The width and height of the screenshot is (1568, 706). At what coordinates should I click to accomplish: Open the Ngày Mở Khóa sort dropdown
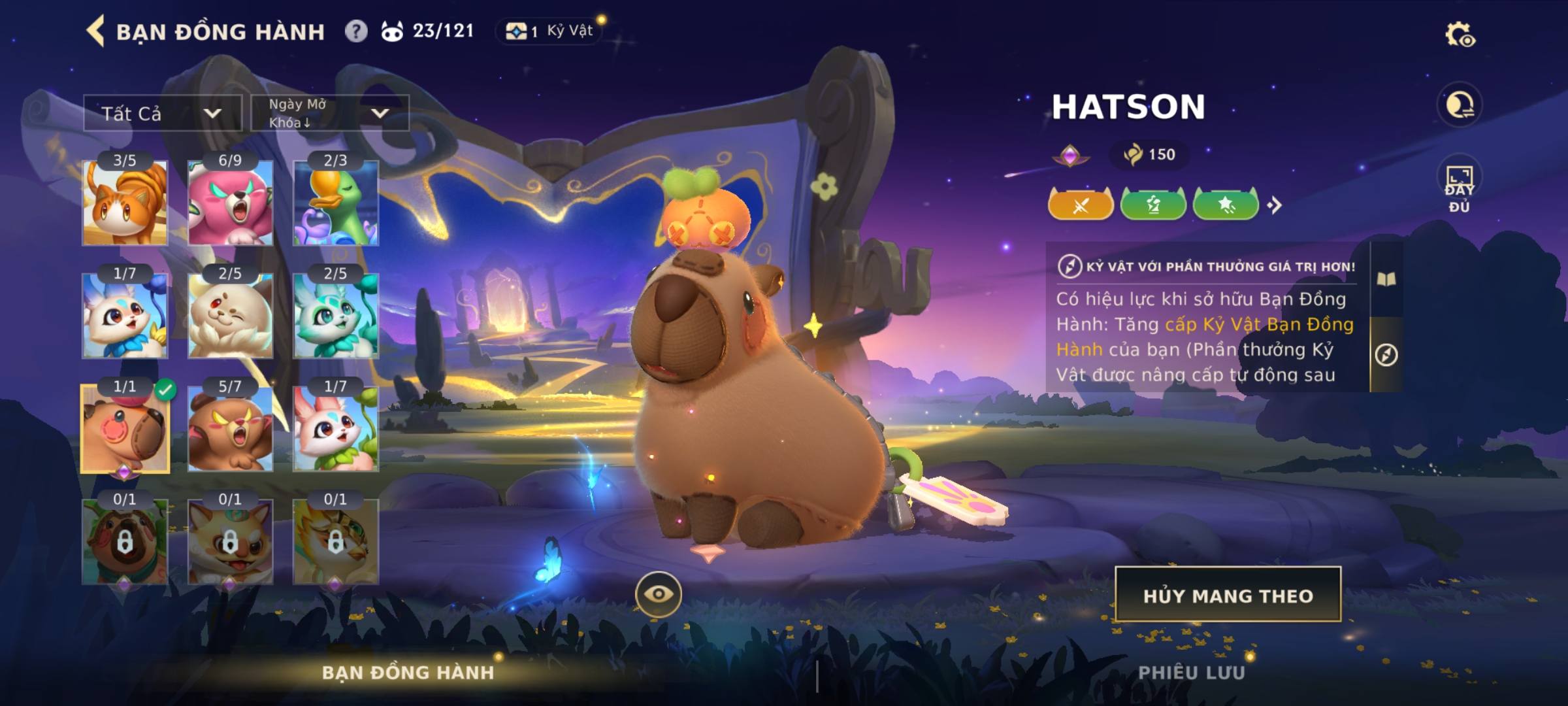tap(329, 113)
